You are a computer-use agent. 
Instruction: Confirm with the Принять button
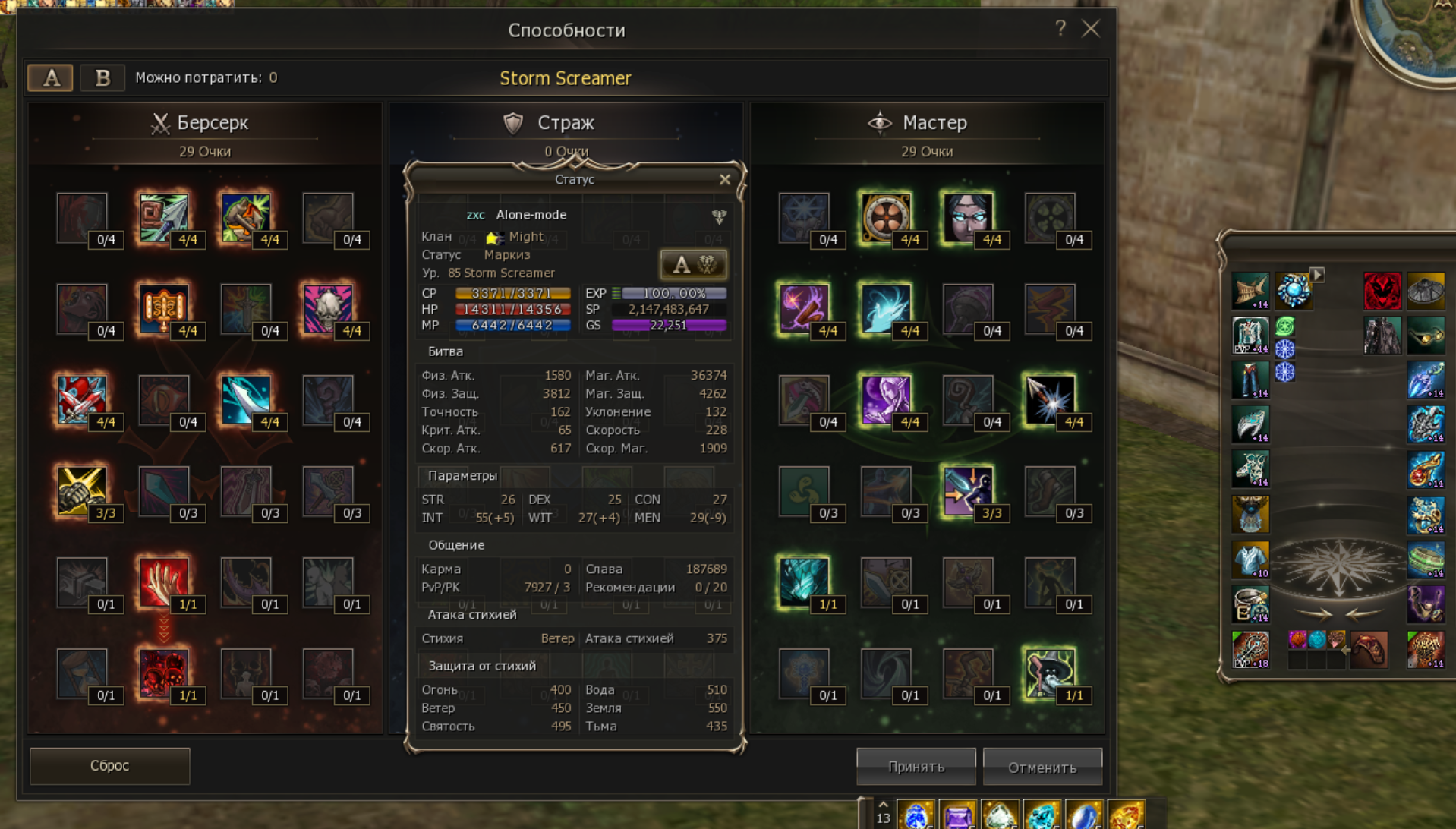(x=916, y=767)
